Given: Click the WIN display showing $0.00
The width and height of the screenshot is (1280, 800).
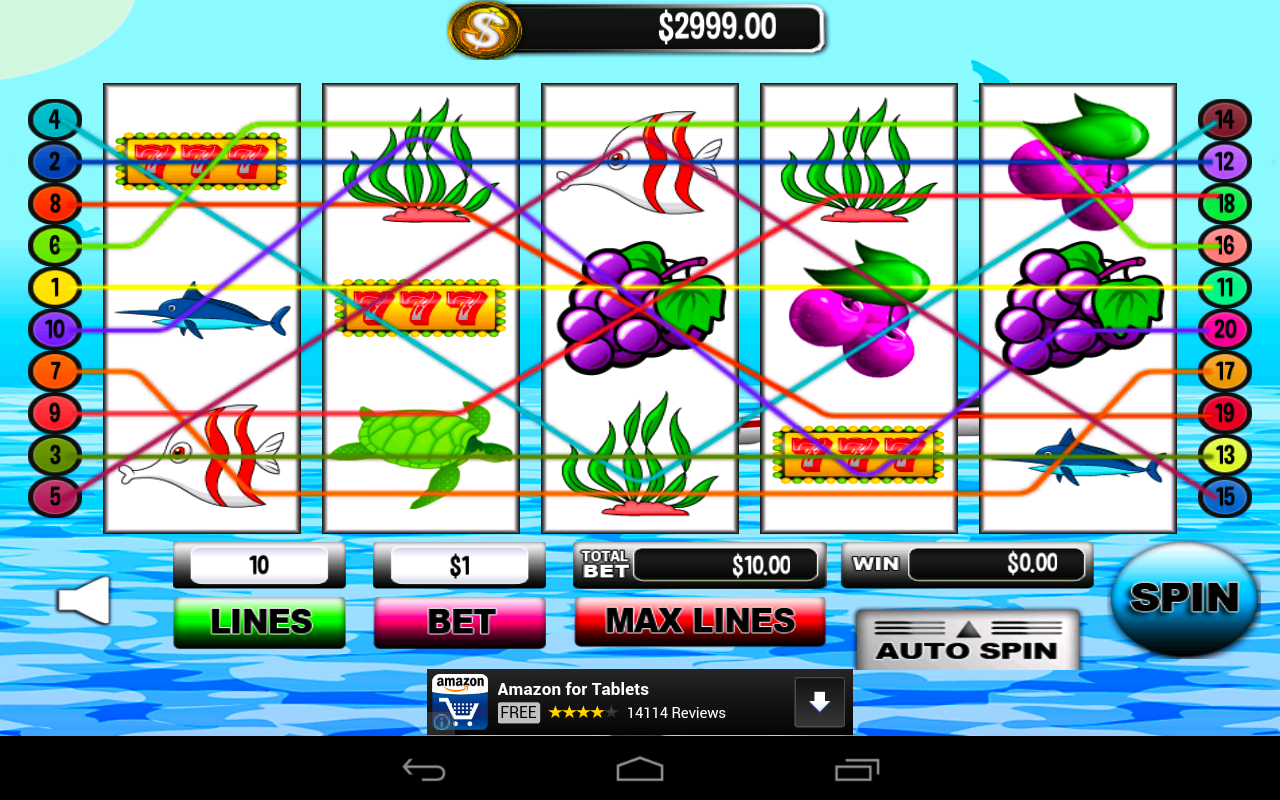Looking at the screenshot, I should click(x=995, y=564).
